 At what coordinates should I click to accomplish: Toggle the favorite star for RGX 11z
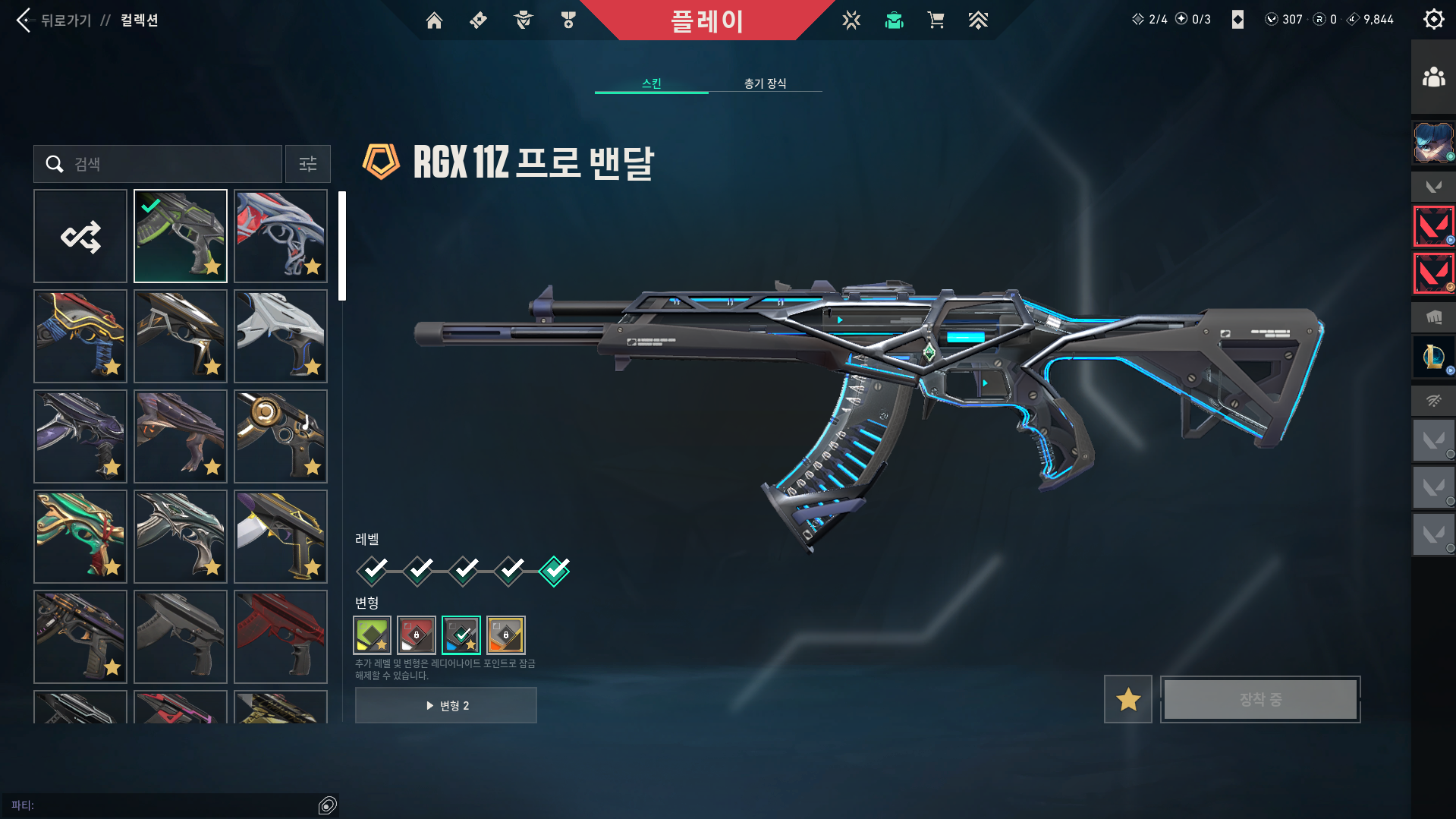1127,699
